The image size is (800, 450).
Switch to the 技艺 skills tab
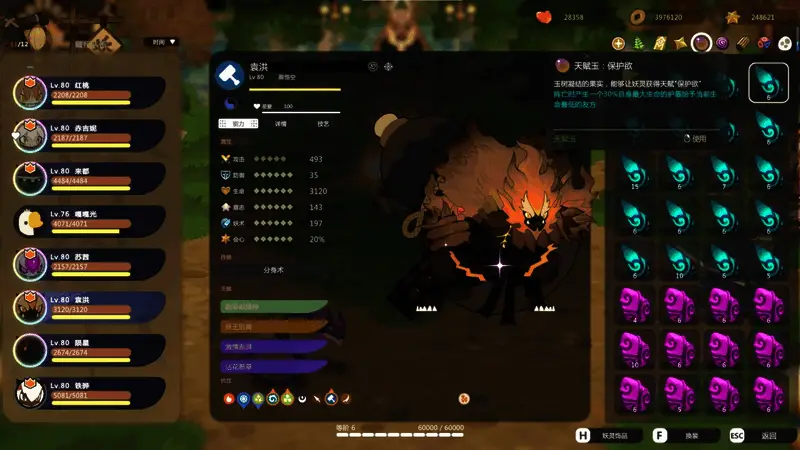point(323,124)
